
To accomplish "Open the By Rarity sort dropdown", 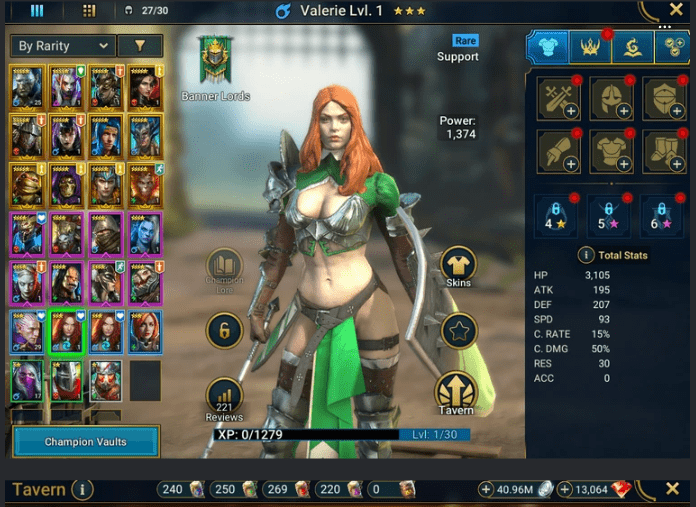I will pyautogui.click(x=62, y=46).
